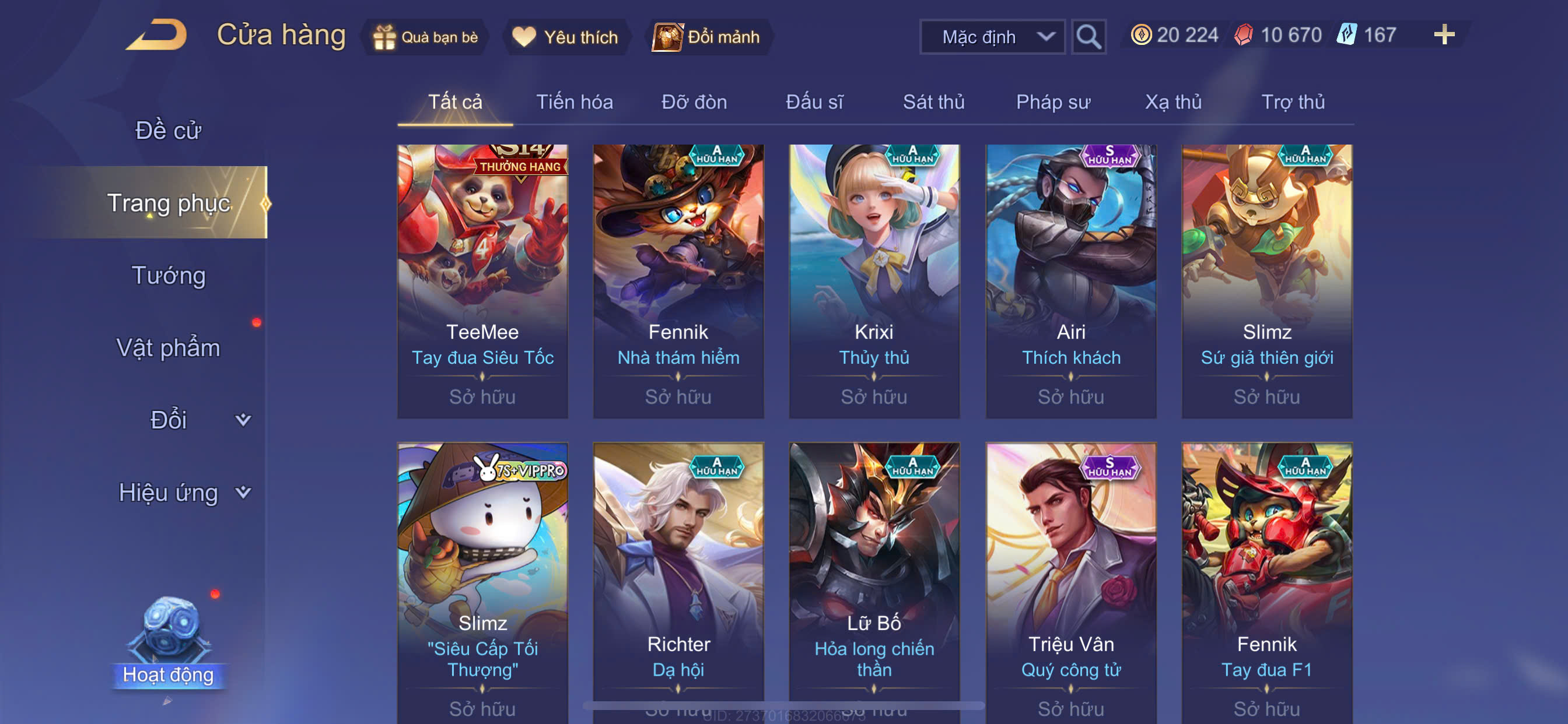Show the Sát thủ skin category

click(x=933, y=101)
